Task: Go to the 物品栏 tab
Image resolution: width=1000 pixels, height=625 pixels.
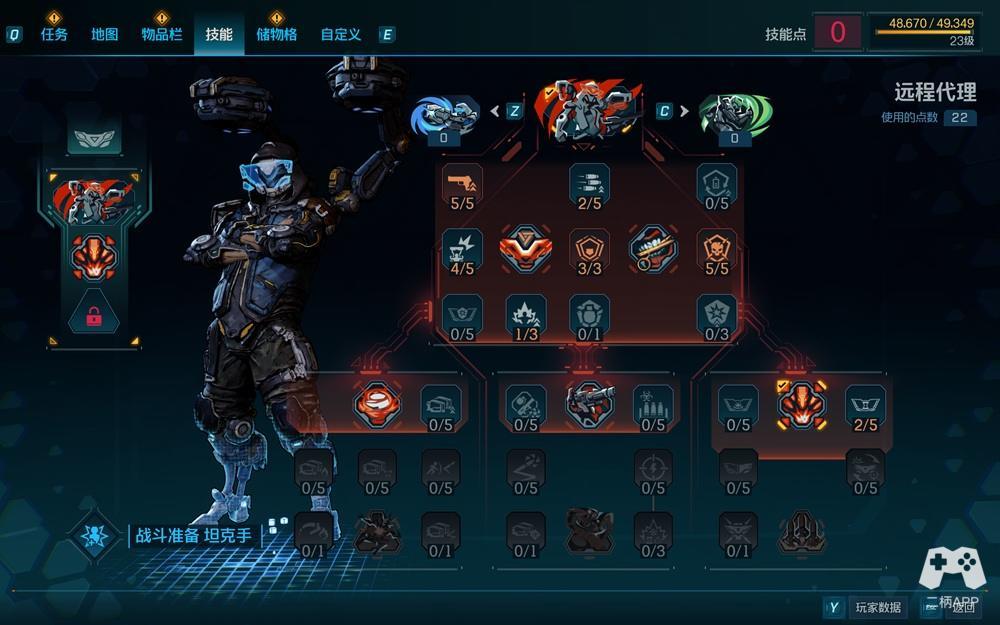Action: [162, 34]
